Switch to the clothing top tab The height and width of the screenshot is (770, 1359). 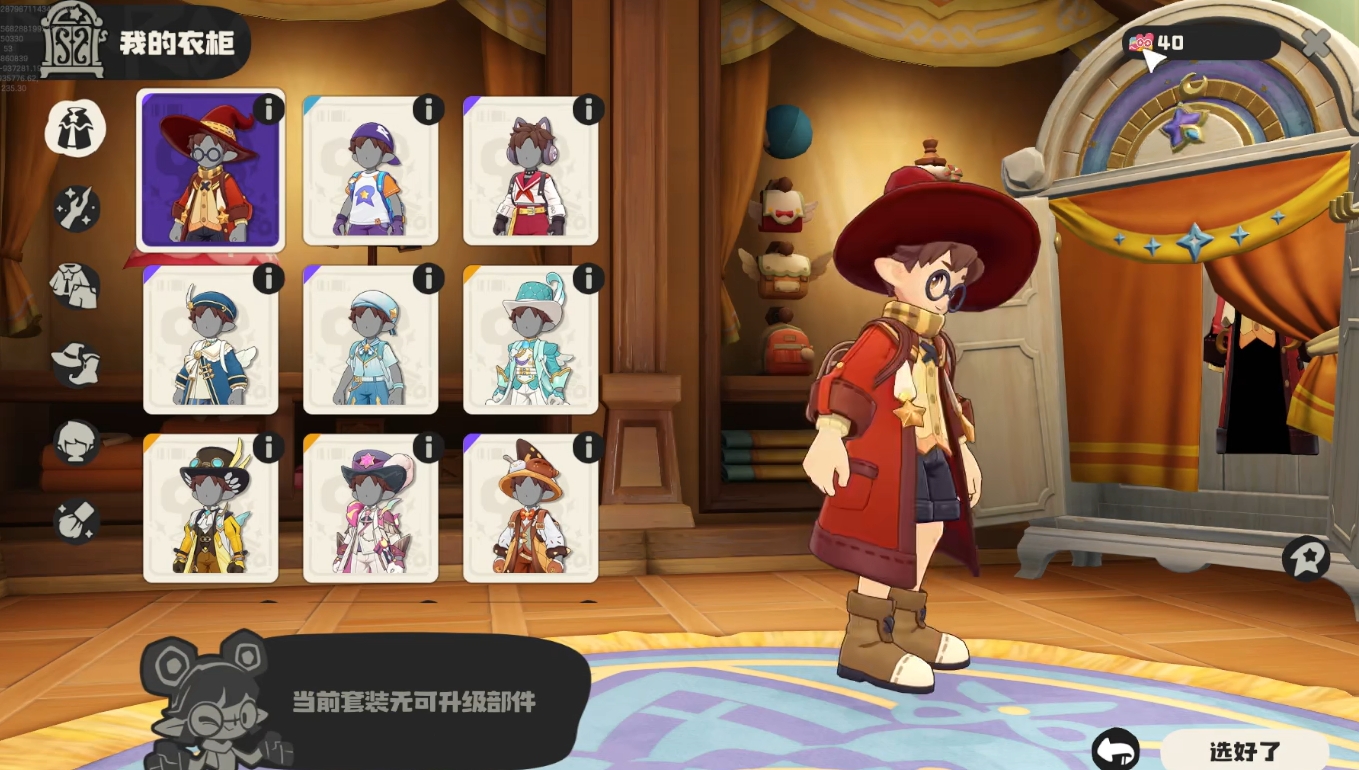coord(76,286)
